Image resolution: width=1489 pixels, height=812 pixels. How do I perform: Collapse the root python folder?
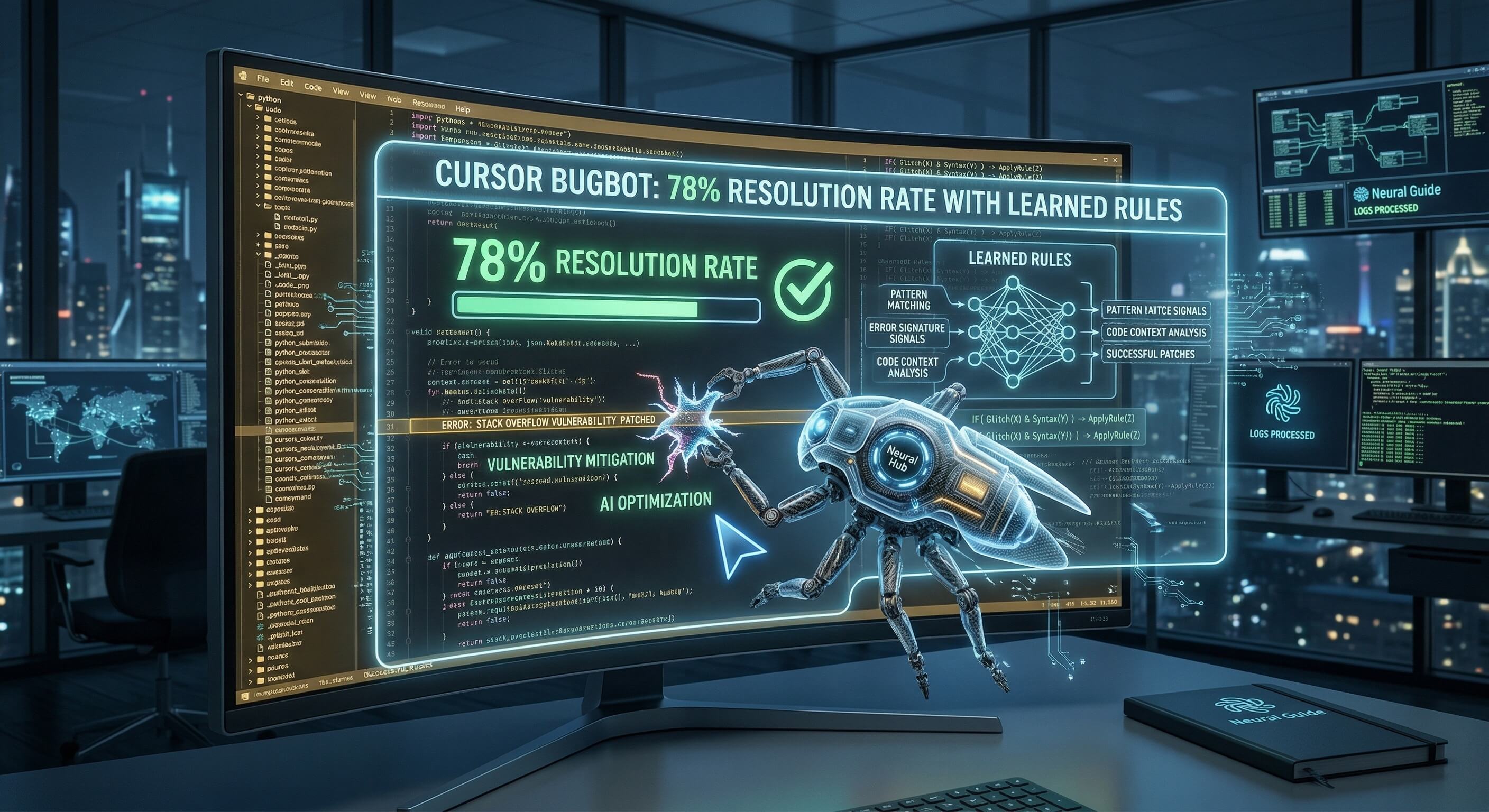click(242, 96)
